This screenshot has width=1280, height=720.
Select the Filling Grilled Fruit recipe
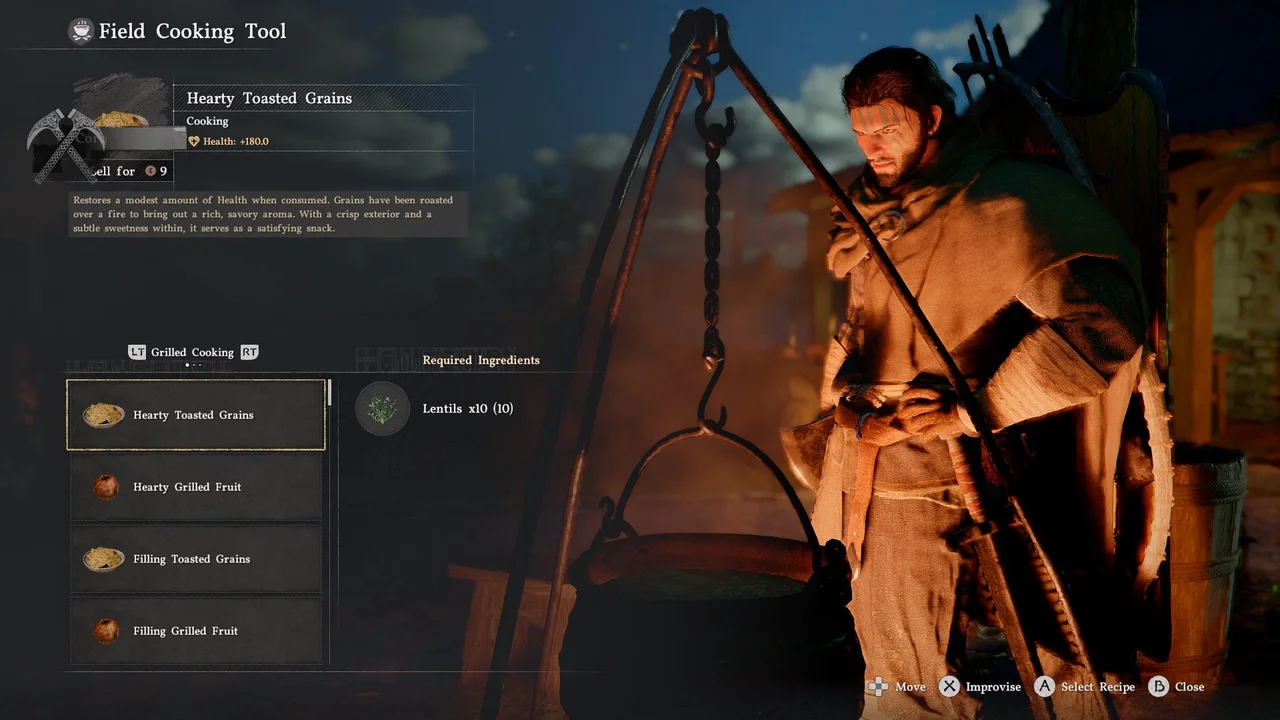click(x=196, y=631)
